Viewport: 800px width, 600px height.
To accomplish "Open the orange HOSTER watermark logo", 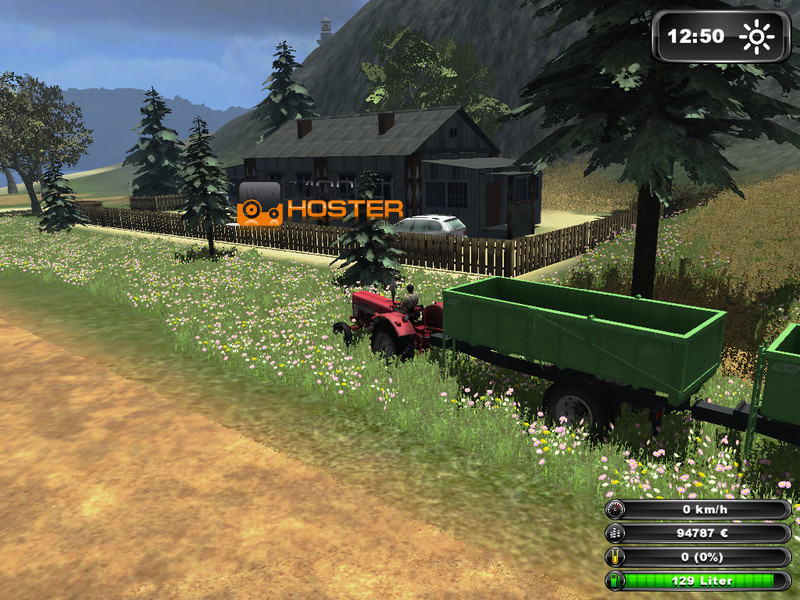I will point(321,208).
